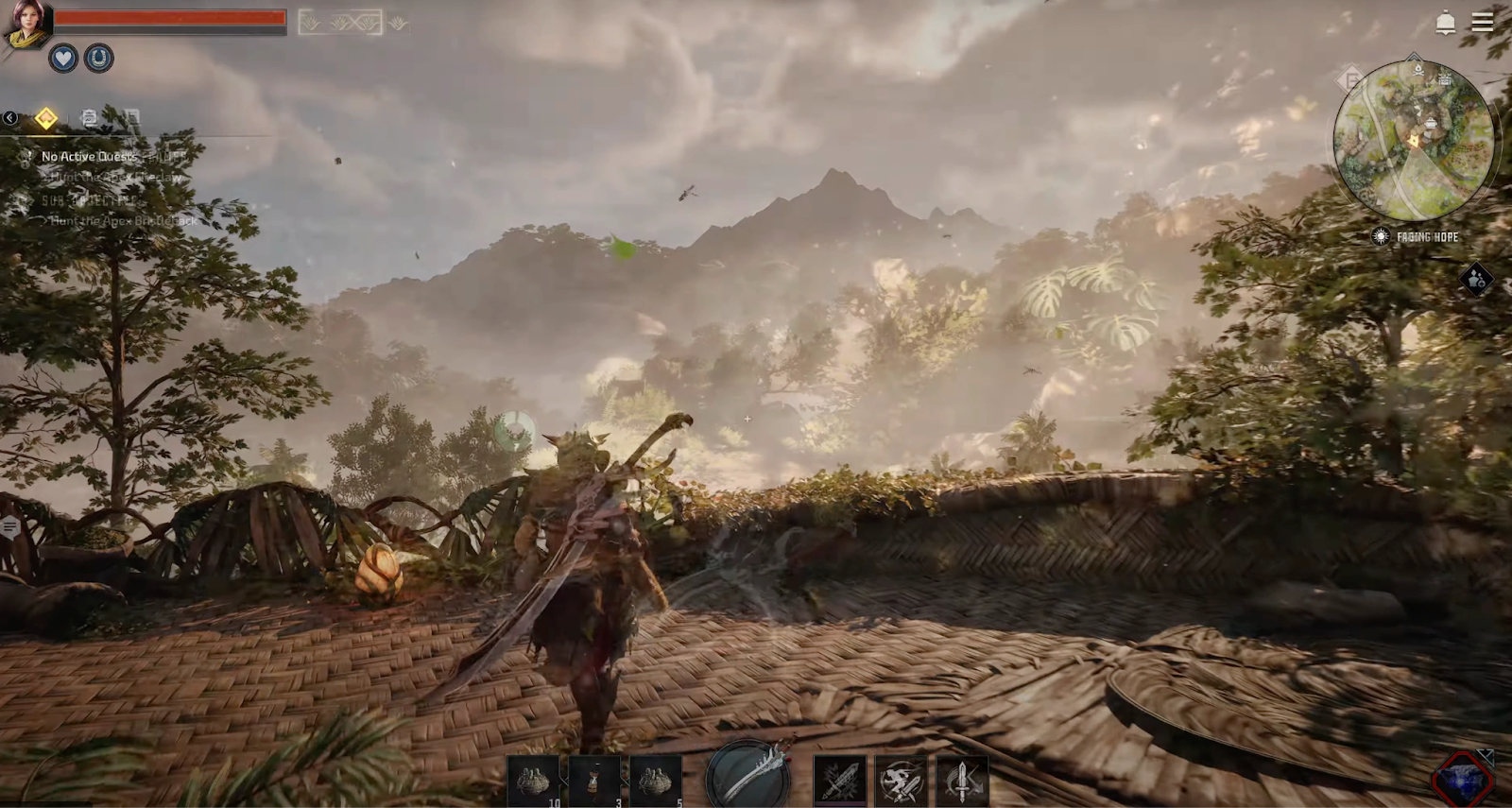Select the horseshoe buff icon
1512x808 pixels.
pos(98,59)
